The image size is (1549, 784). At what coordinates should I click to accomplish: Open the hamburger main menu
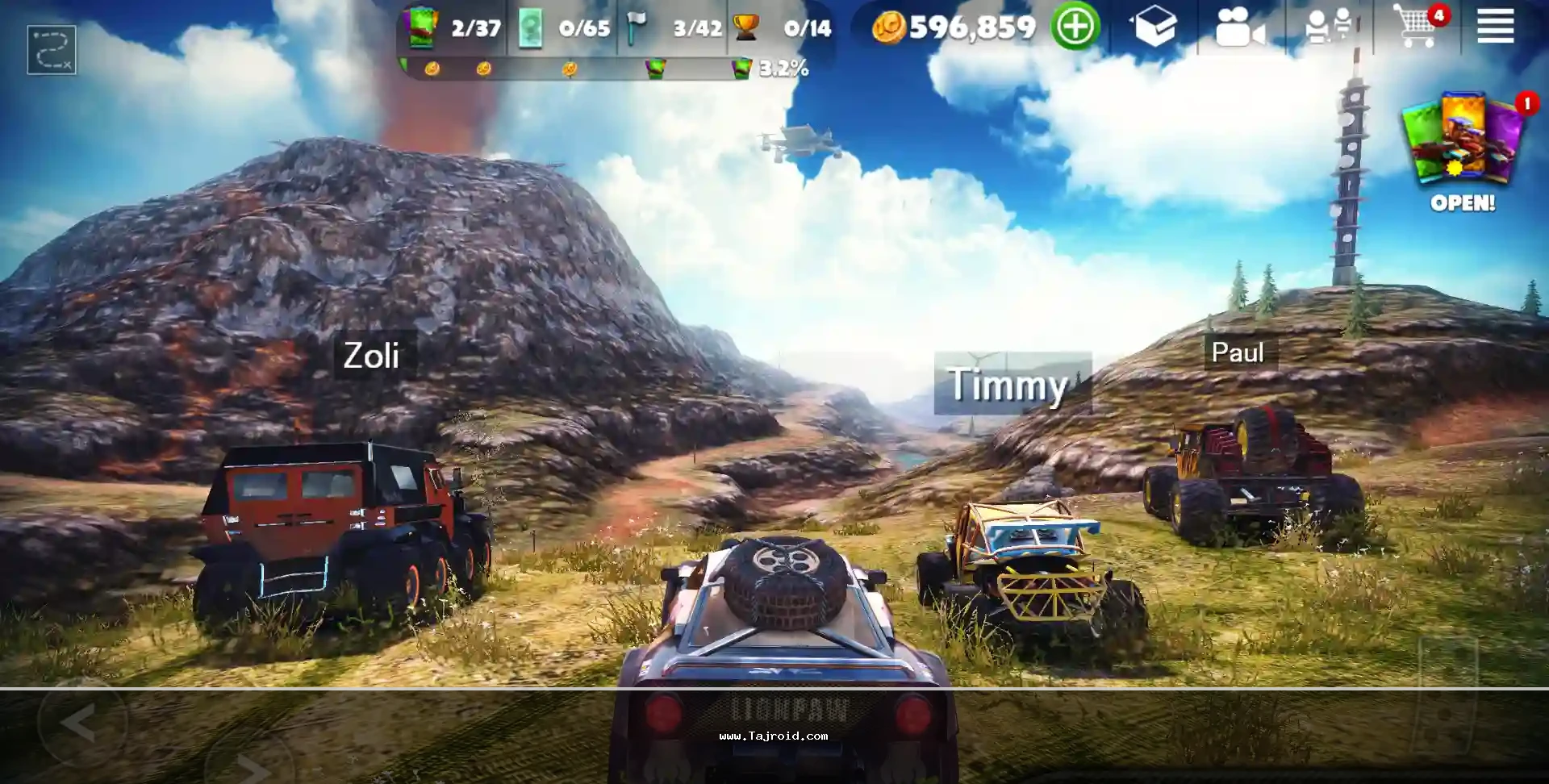tap(1494, 27)
